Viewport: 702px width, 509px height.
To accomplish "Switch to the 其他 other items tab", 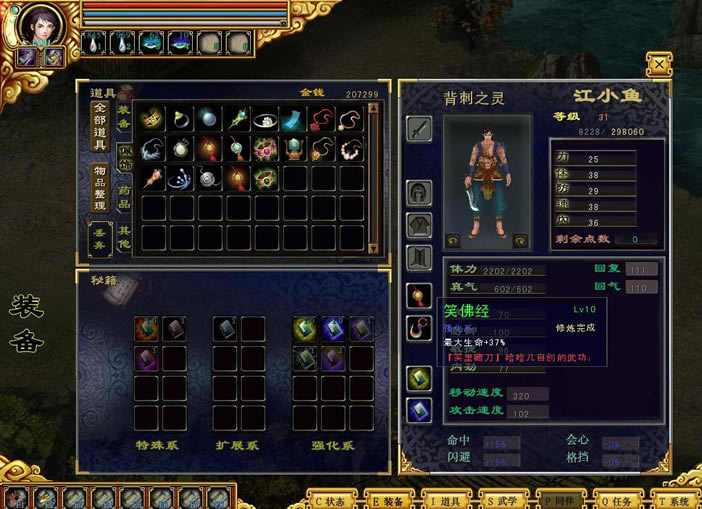I will point(124,236).
